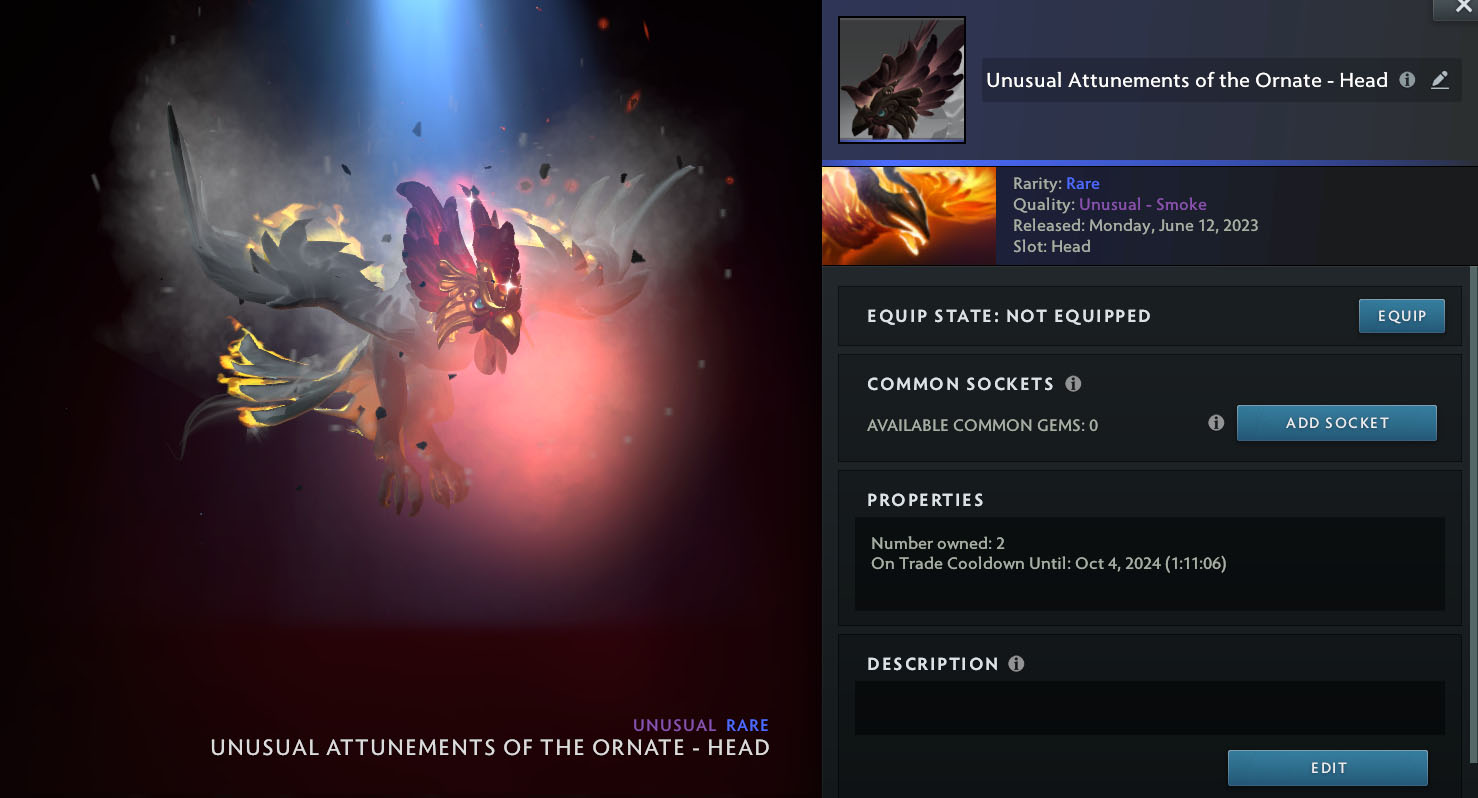This screenshot has height=798, width=1478.
Task: Close the item details window
Action: [x=1463, y=7]
